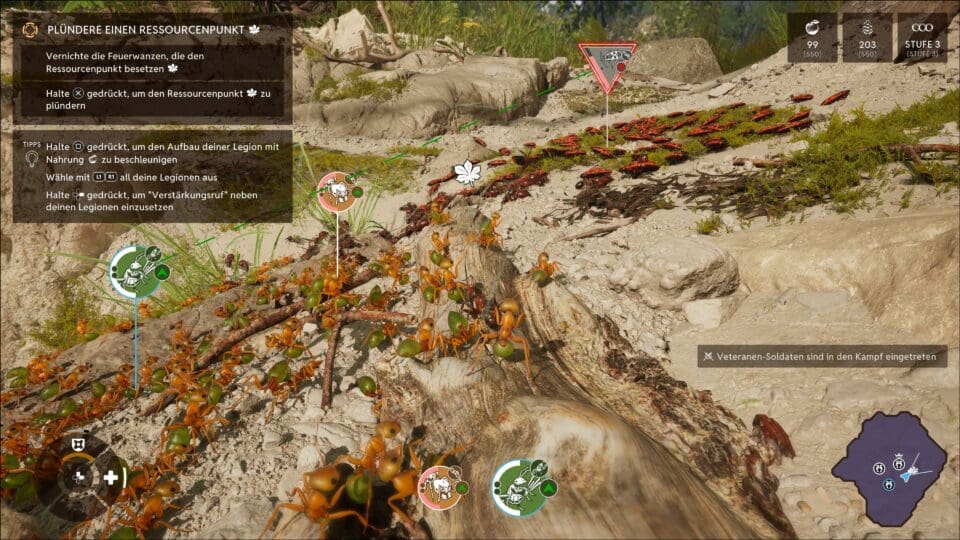This screenshot has height=540, width=960.
Task: Select the green warrior legion marker on the pole
Action: [135, 271]
